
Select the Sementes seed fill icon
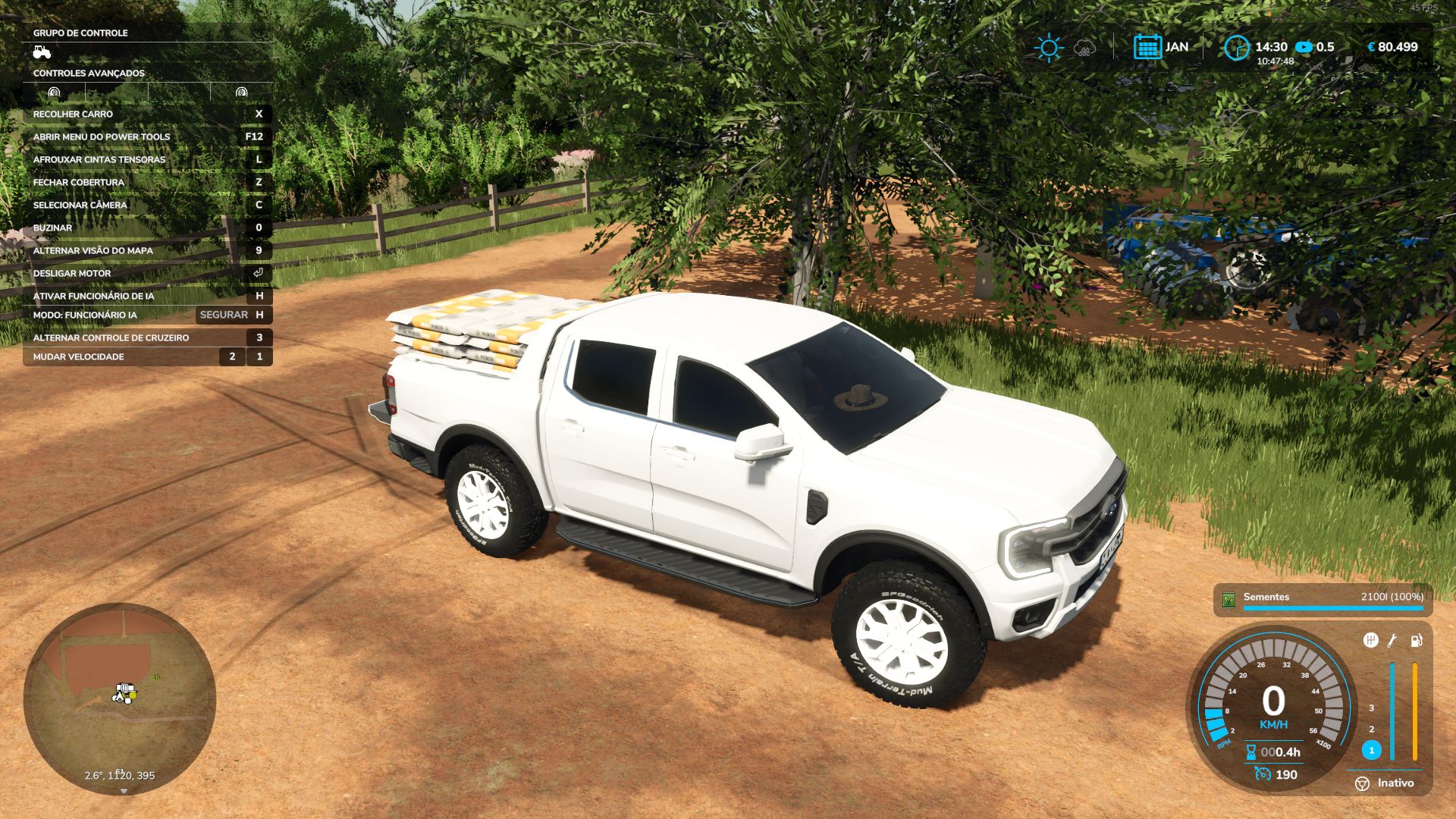1228,599
